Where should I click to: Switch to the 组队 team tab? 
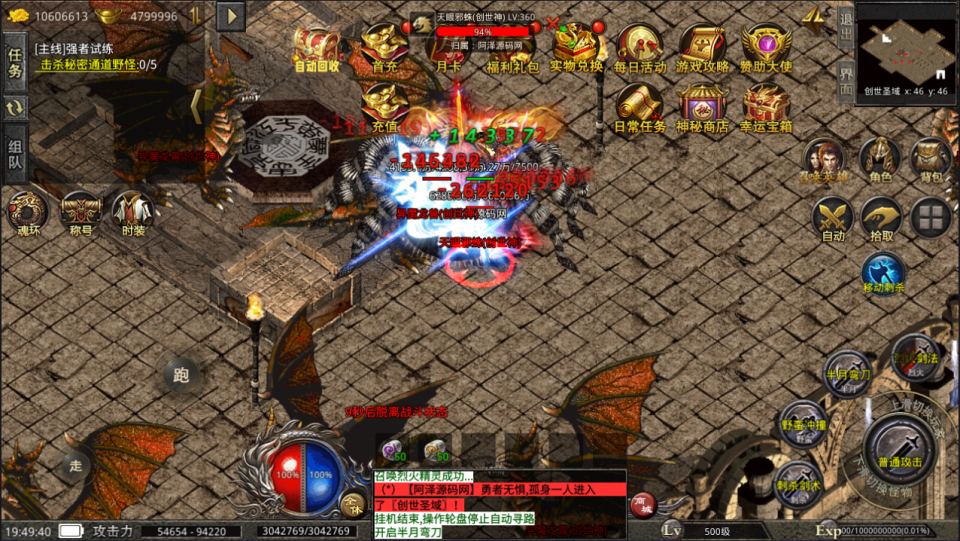point(15,154)
